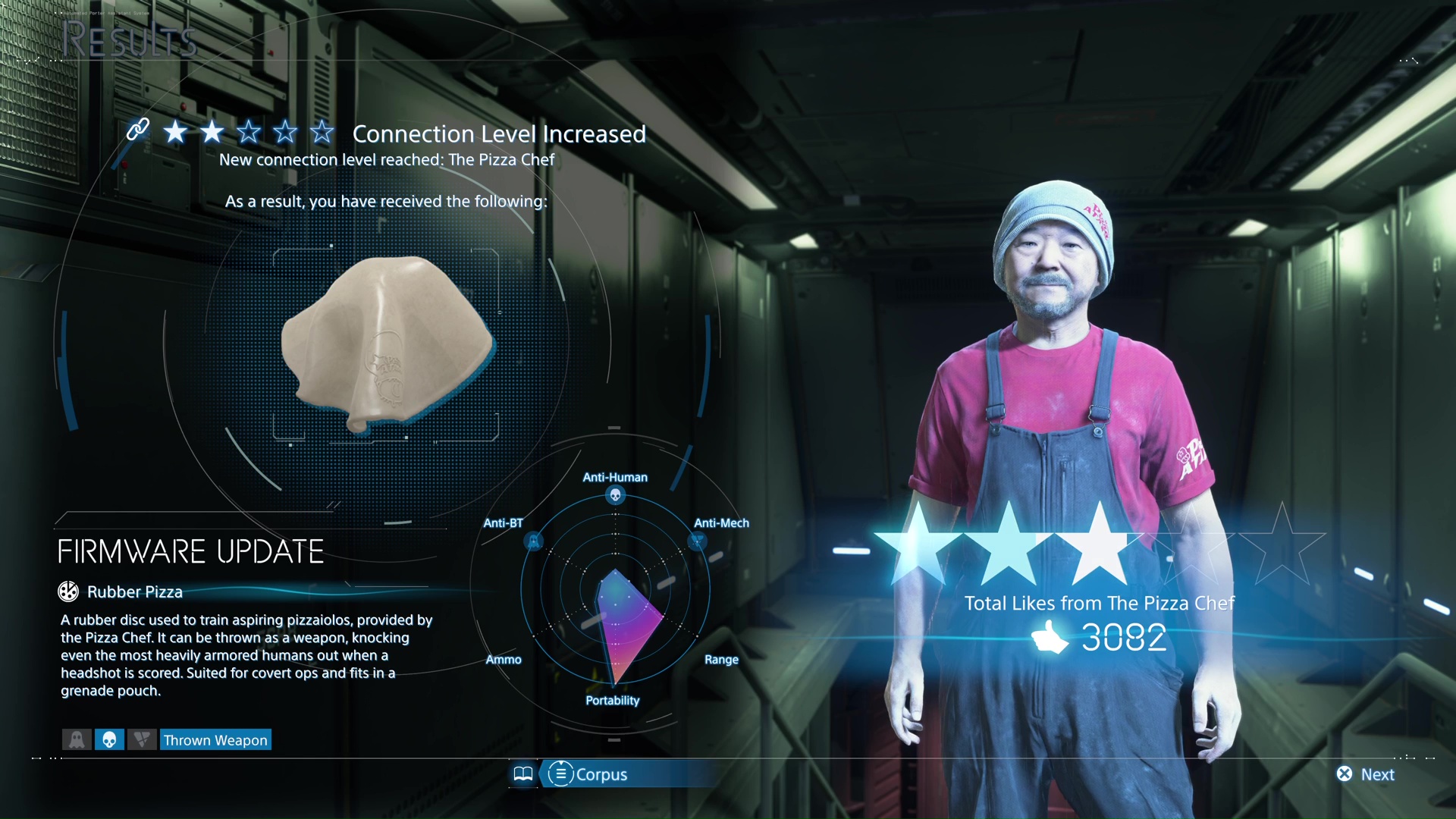Viewport: 1456px width, 819px height.
Task: Click the Anti-Mech icon on the radar chart
Action: pyautogui.click(x=697, y=541)
